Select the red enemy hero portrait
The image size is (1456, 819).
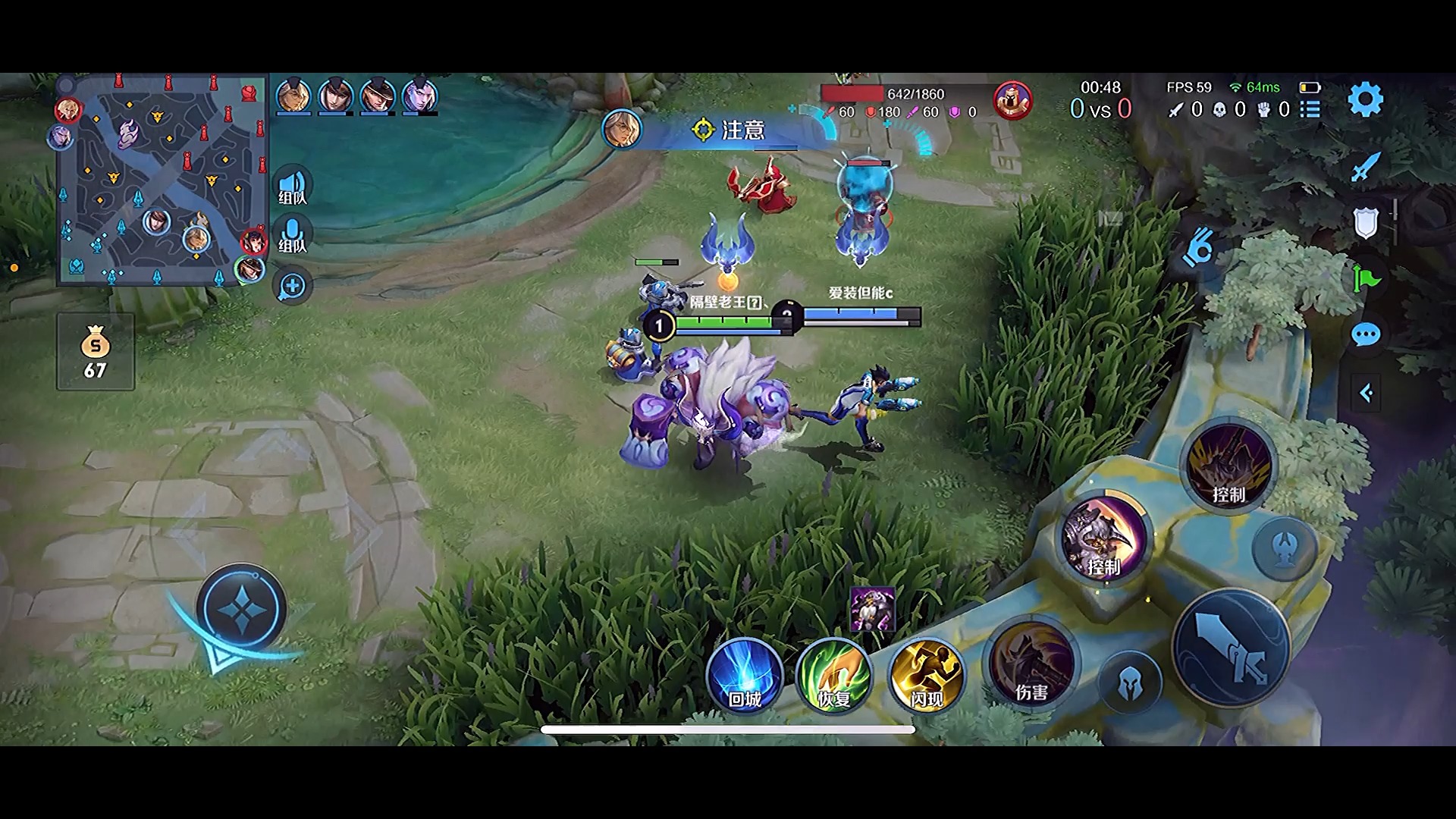tap(1012, 101)
